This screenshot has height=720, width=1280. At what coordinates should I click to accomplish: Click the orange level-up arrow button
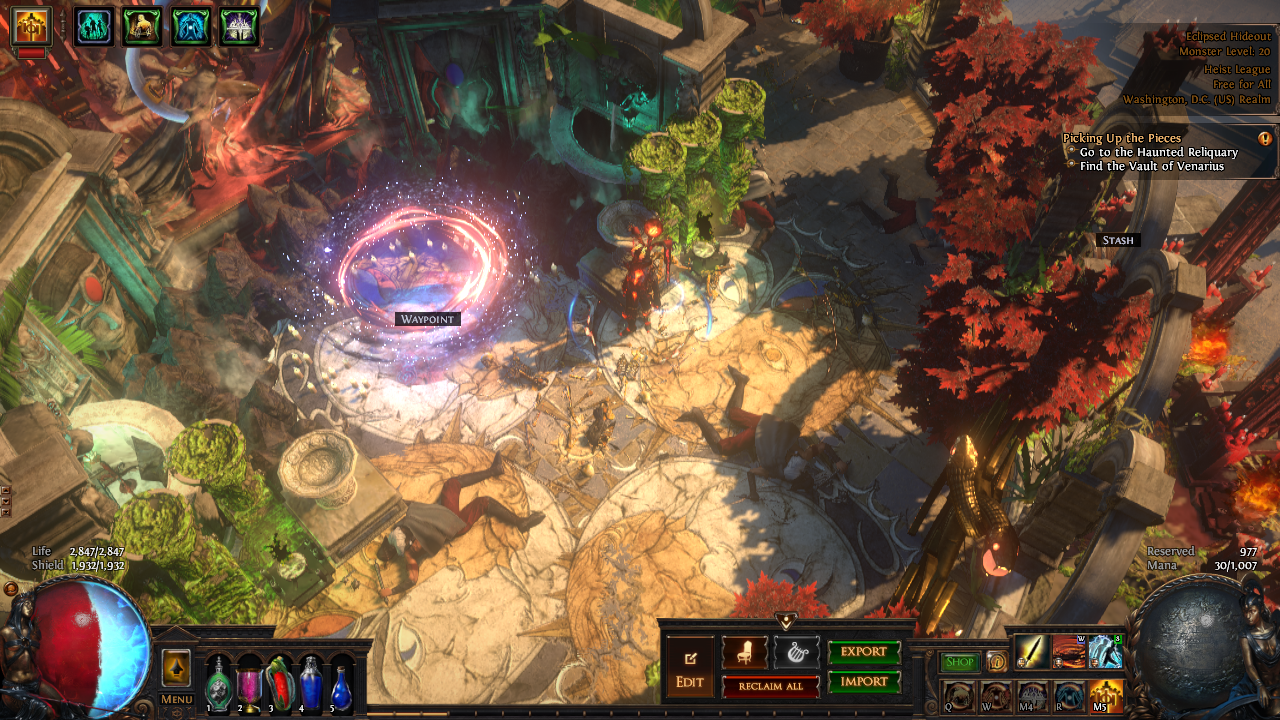176,667
